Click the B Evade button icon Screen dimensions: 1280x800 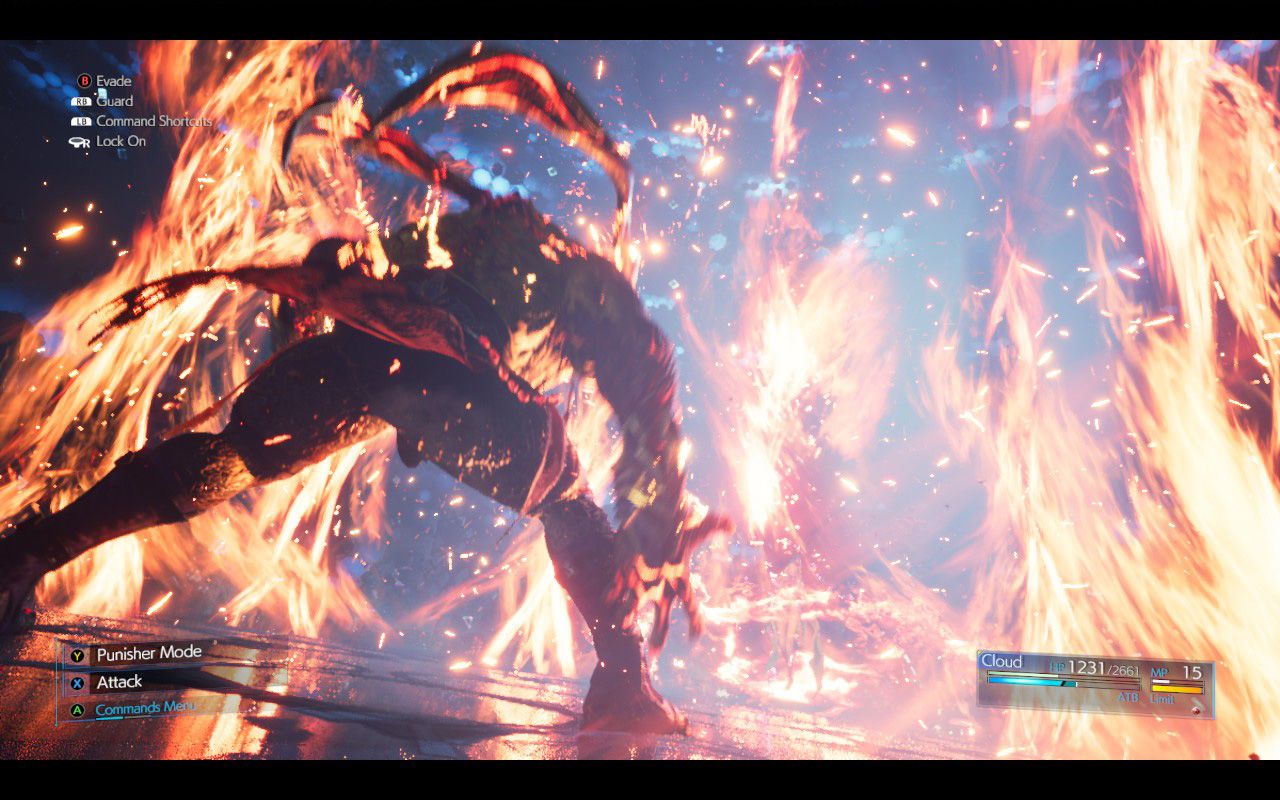tap(85, 80)
